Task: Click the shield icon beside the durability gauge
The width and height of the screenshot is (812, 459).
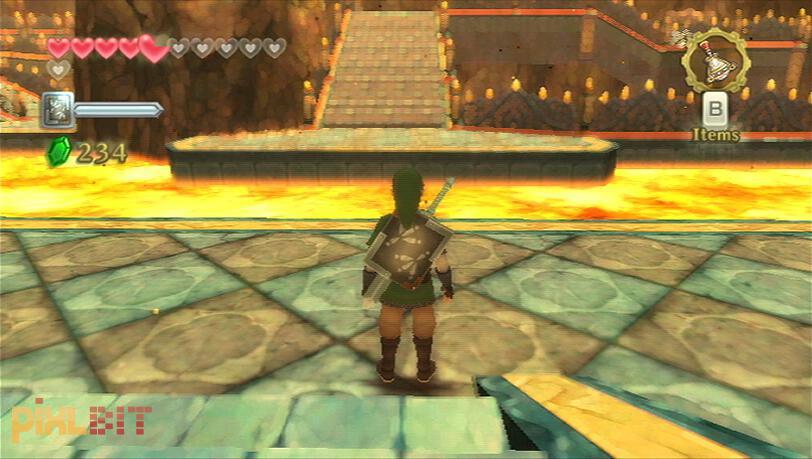Action: click(58, 109)
